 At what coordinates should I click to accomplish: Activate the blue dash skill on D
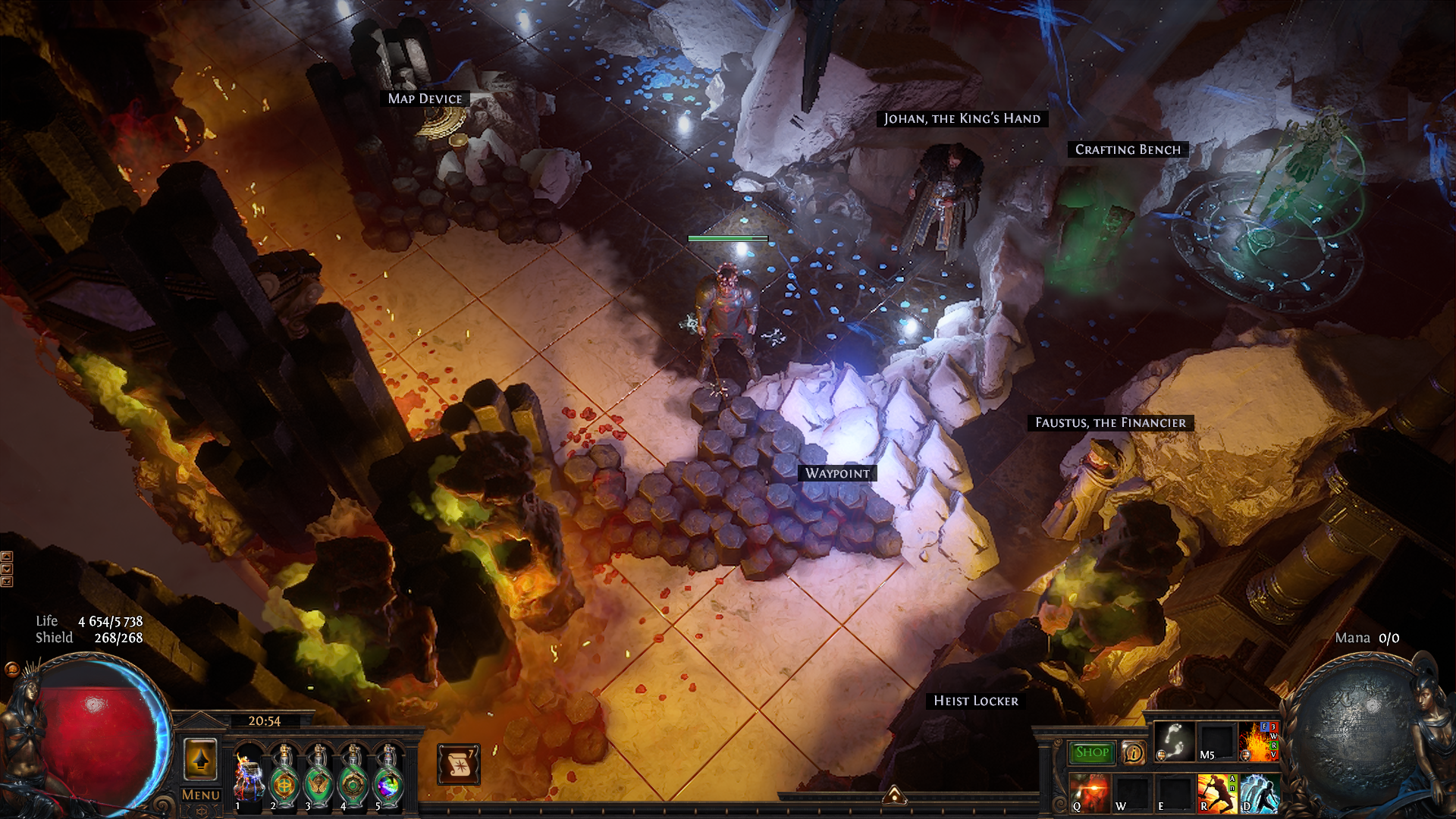click(x=1258, y=792)
